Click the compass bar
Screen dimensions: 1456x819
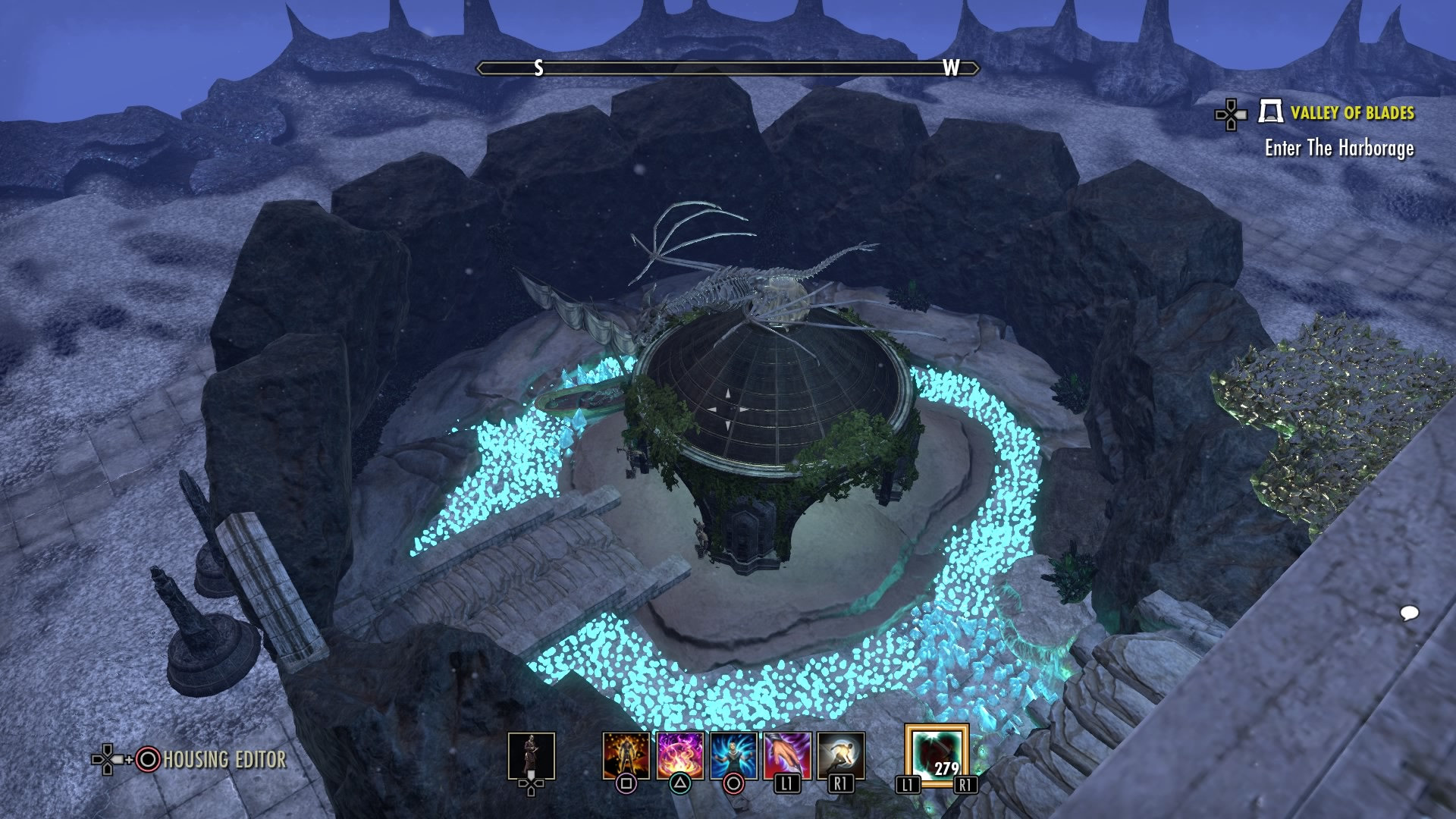pyautogui.click(x=727, y=68)
